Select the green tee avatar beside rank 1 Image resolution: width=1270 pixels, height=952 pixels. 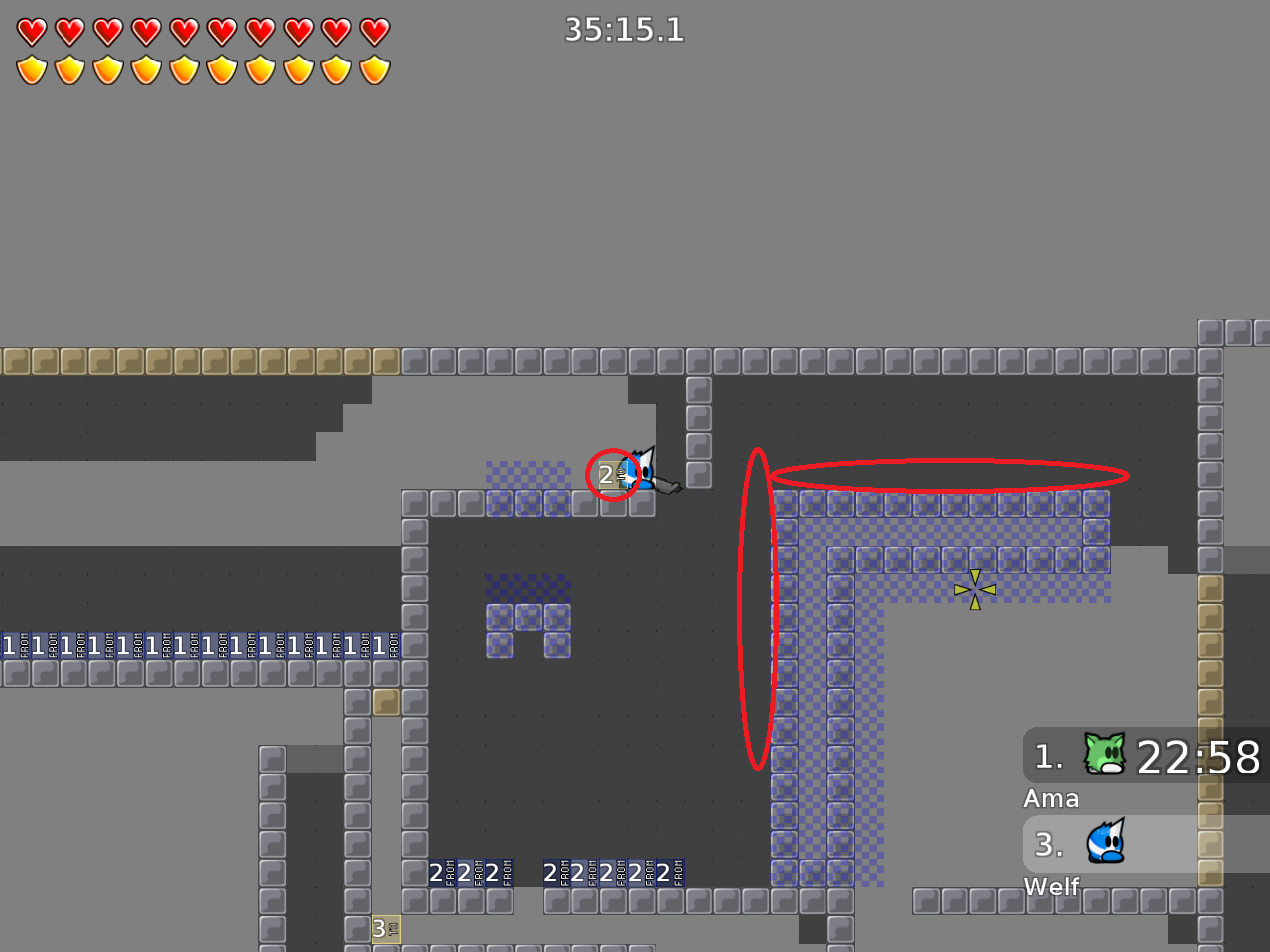coord(1104,756)
